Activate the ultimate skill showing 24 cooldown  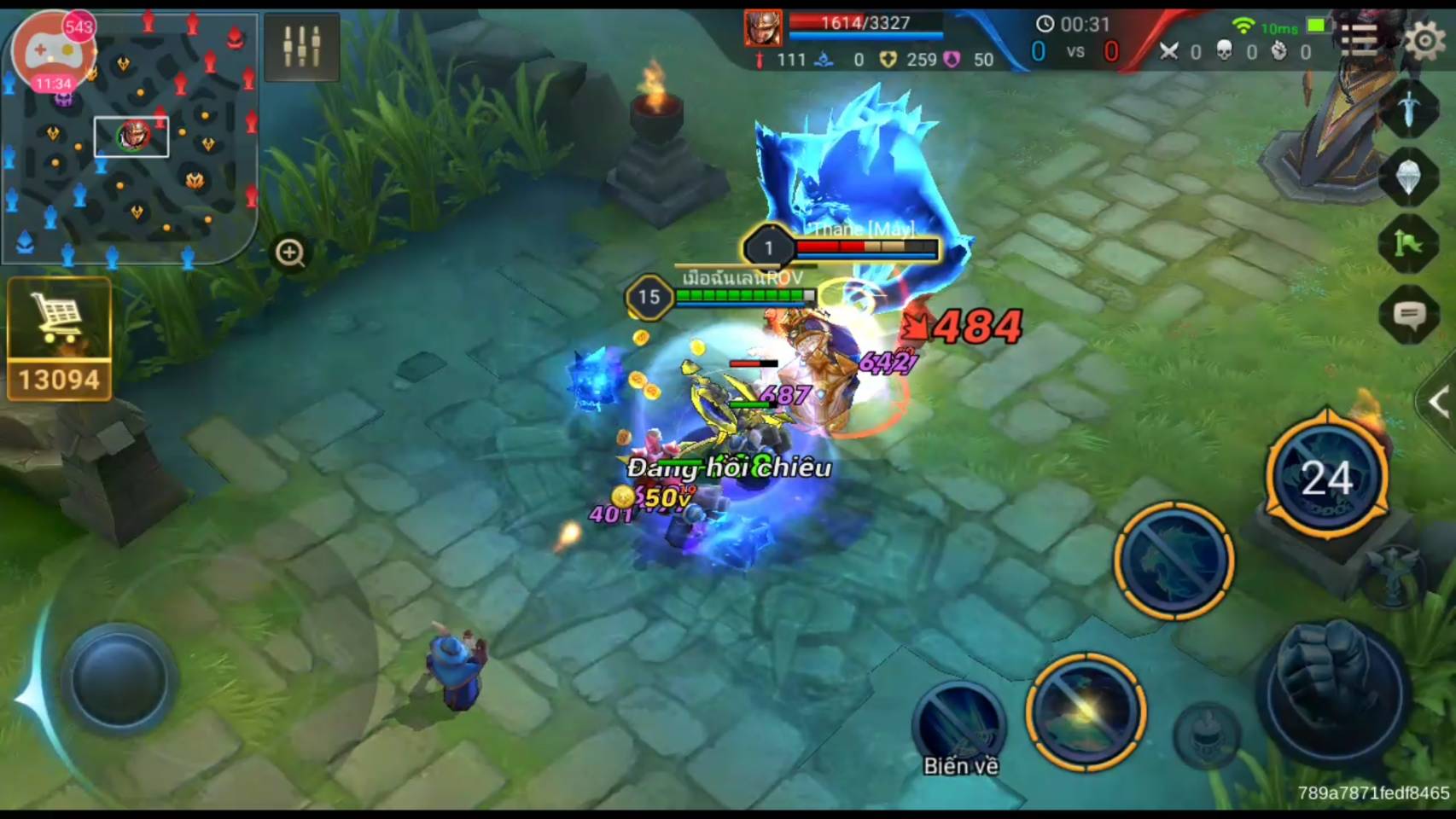coord(1326,476)
